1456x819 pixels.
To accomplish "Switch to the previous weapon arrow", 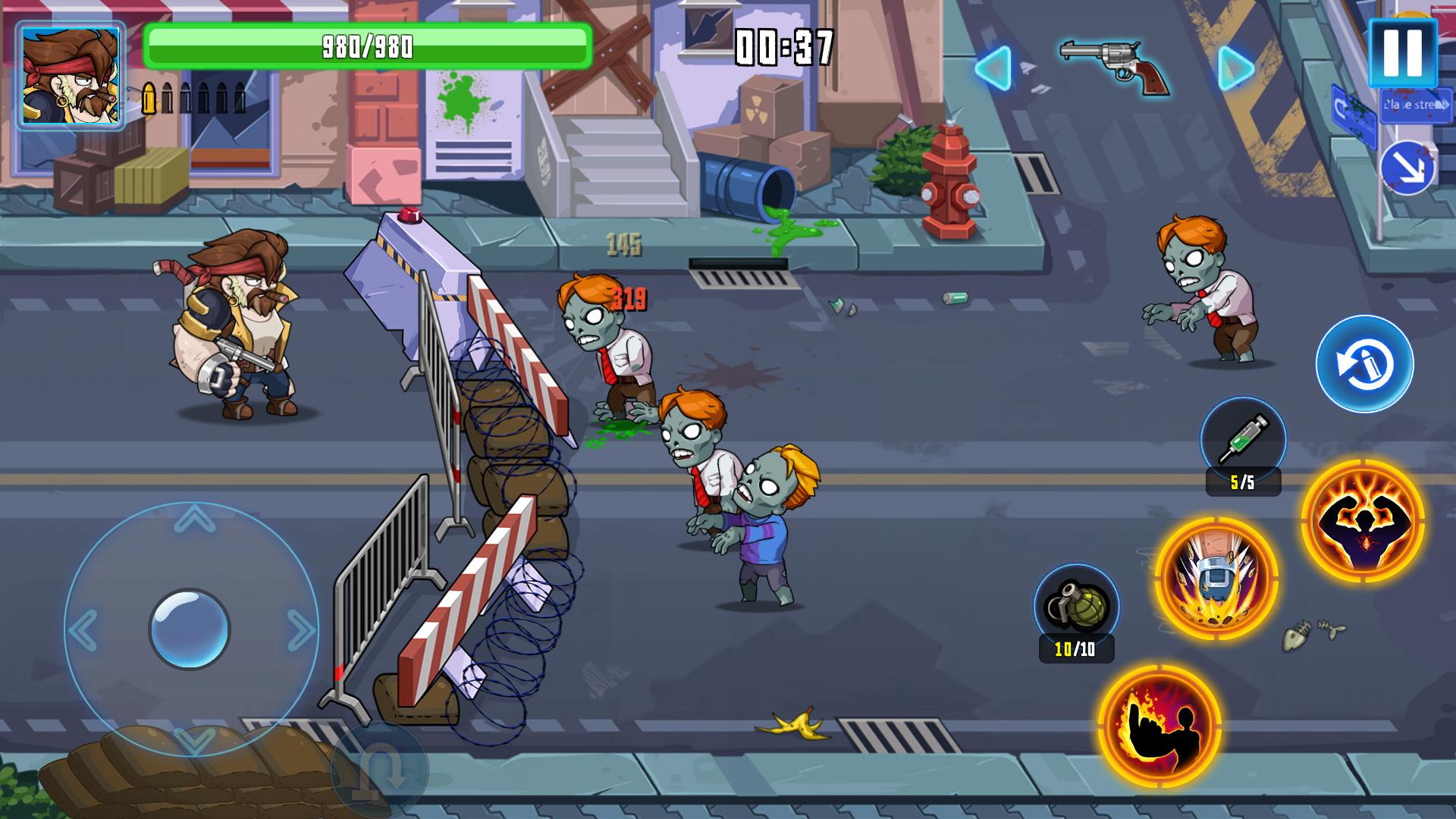I will pyautogui.click(x=993, y=68).
